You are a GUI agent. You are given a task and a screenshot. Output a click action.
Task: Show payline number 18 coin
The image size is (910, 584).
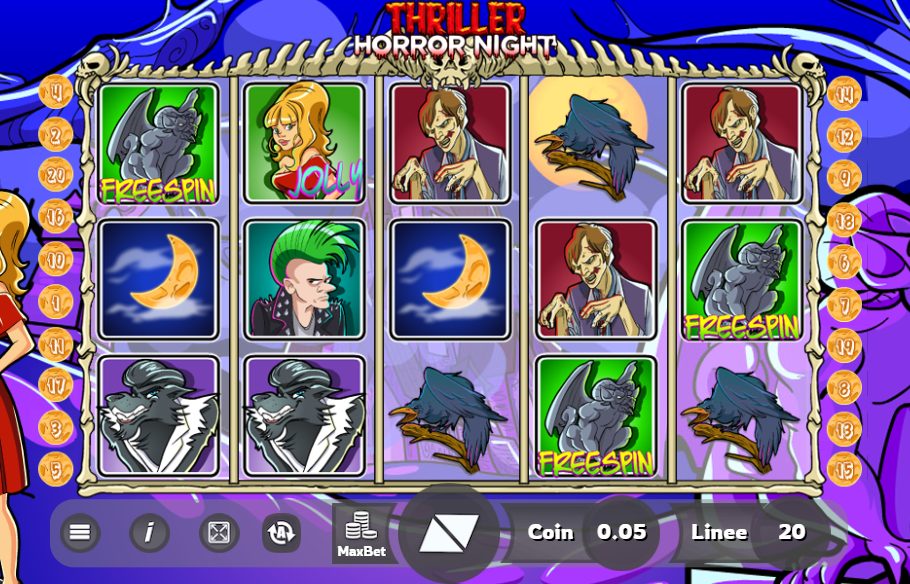[x=845, y=219]
